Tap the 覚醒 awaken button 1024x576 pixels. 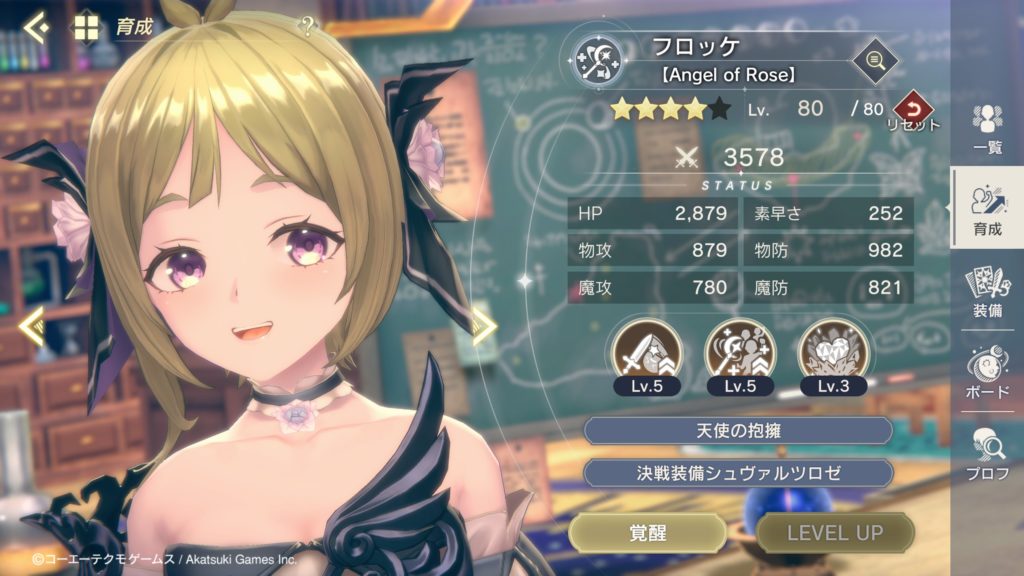[647, 533]
